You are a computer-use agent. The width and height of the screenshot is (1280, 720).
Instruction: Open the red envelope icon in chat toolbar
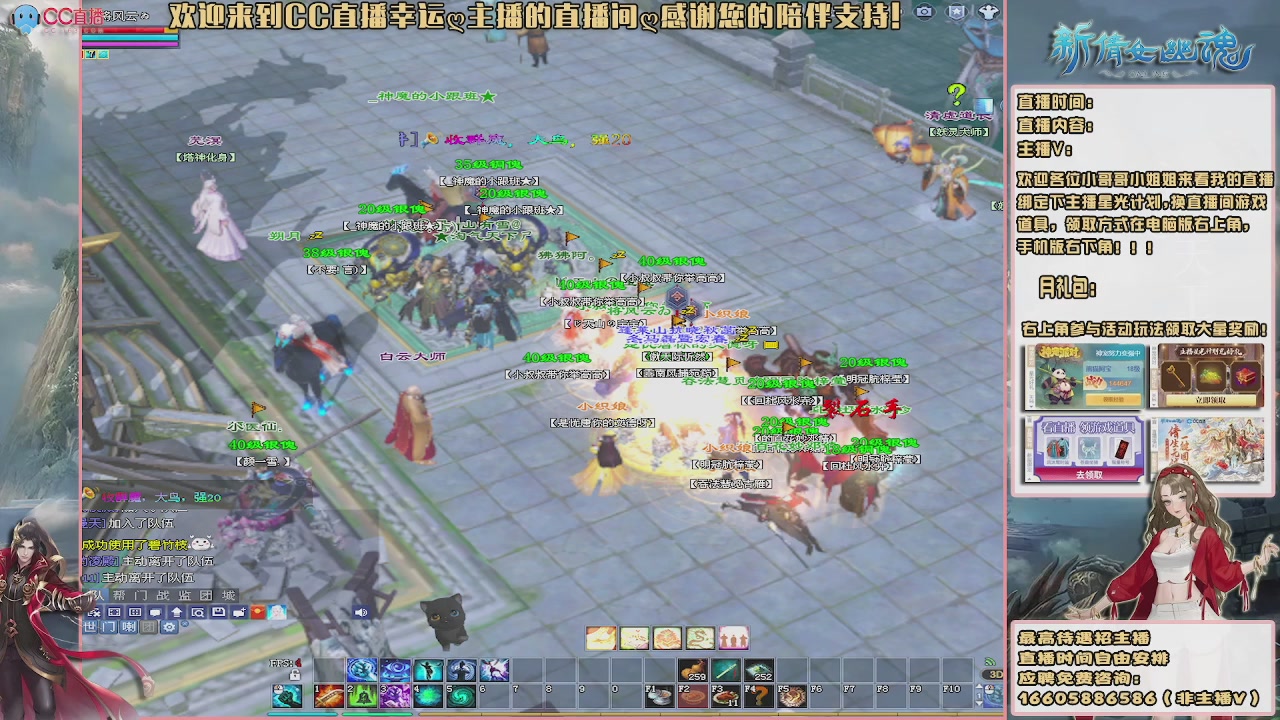click(256, 612)
